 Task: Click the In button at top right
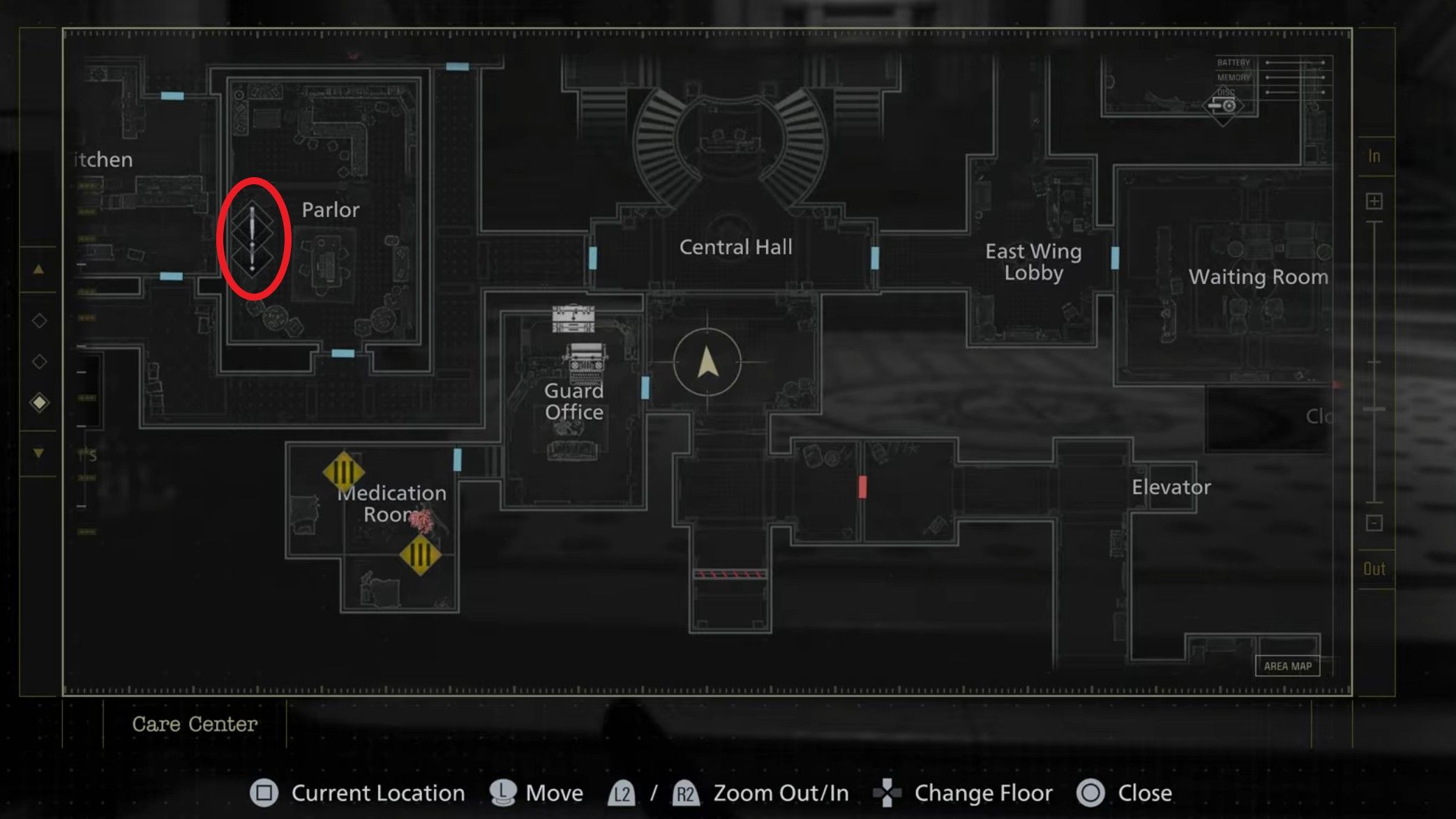[1372, 156]
